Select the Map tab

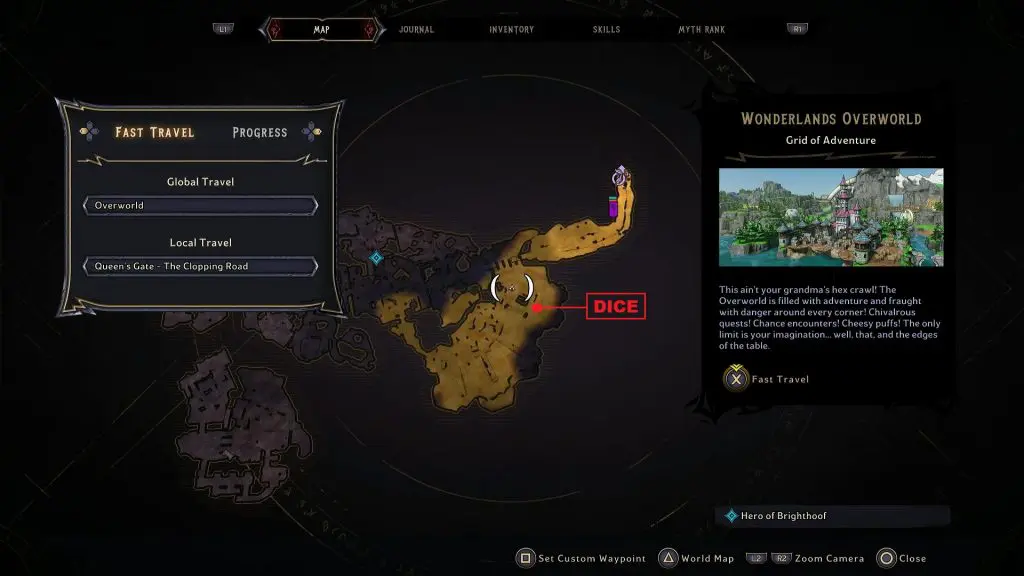tap(321, 30)
